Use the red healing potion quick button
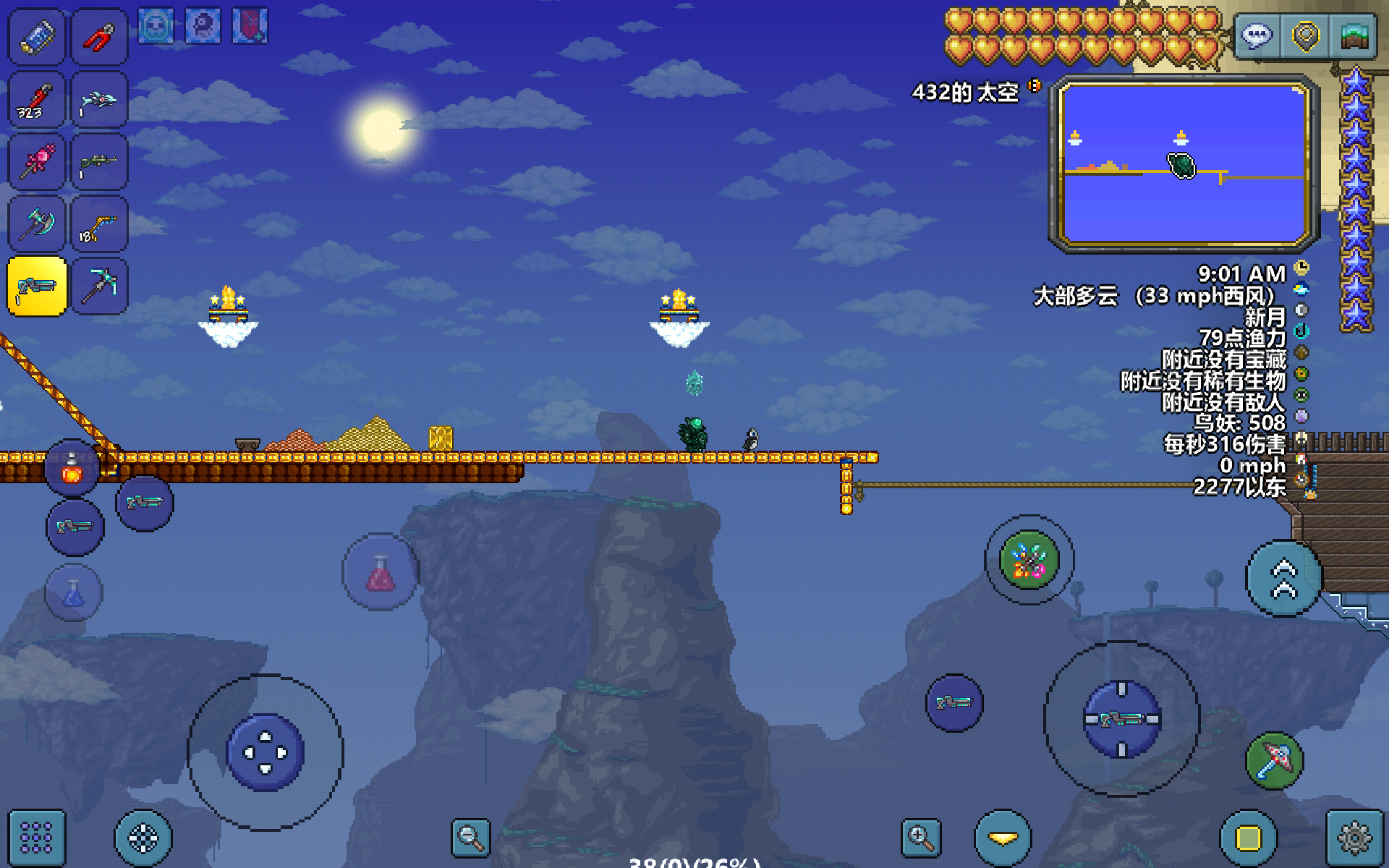1389x868 pixels. coord(381,573)
